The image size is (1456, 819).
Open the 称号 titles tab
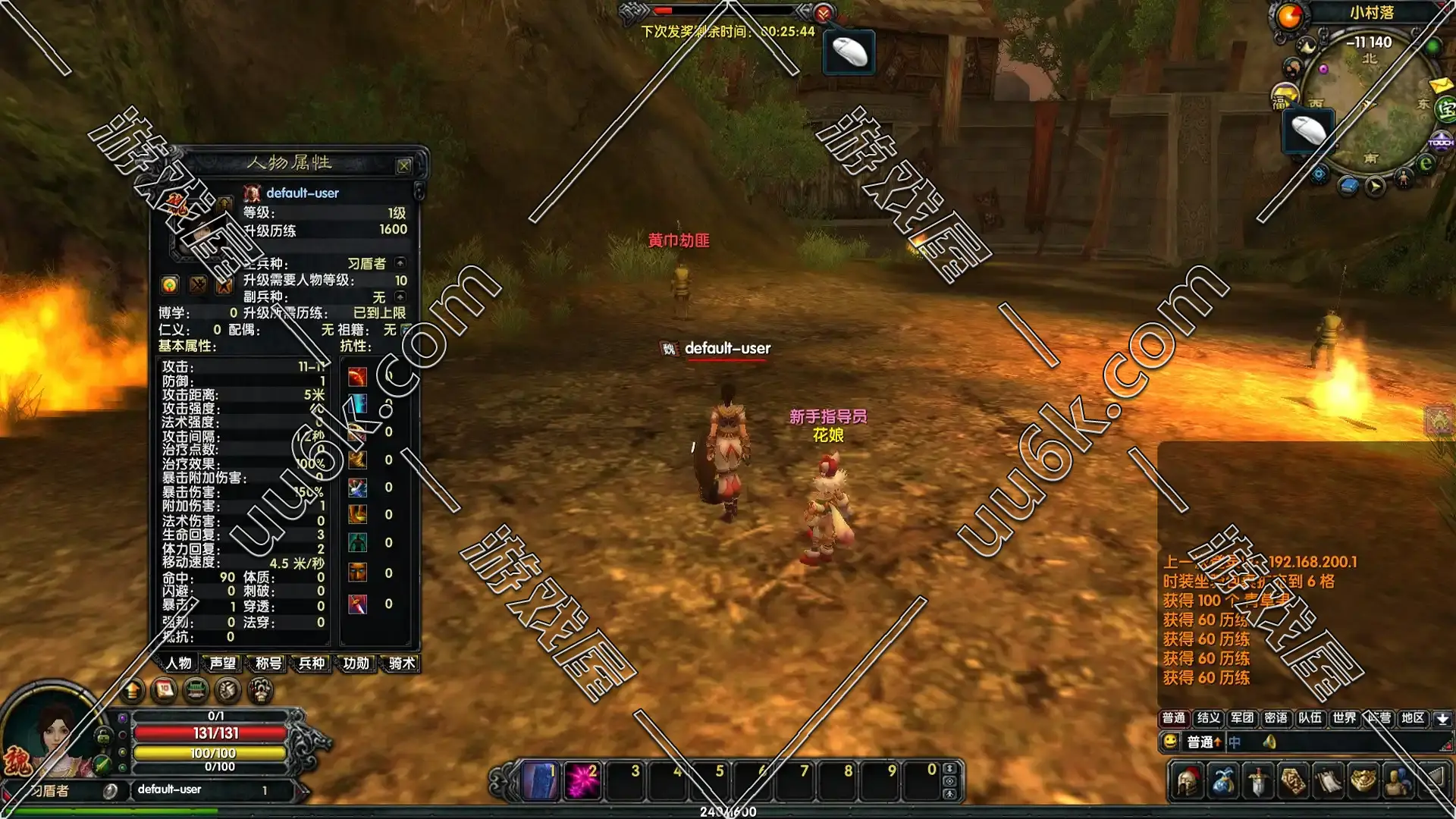[x=268, y=664]
